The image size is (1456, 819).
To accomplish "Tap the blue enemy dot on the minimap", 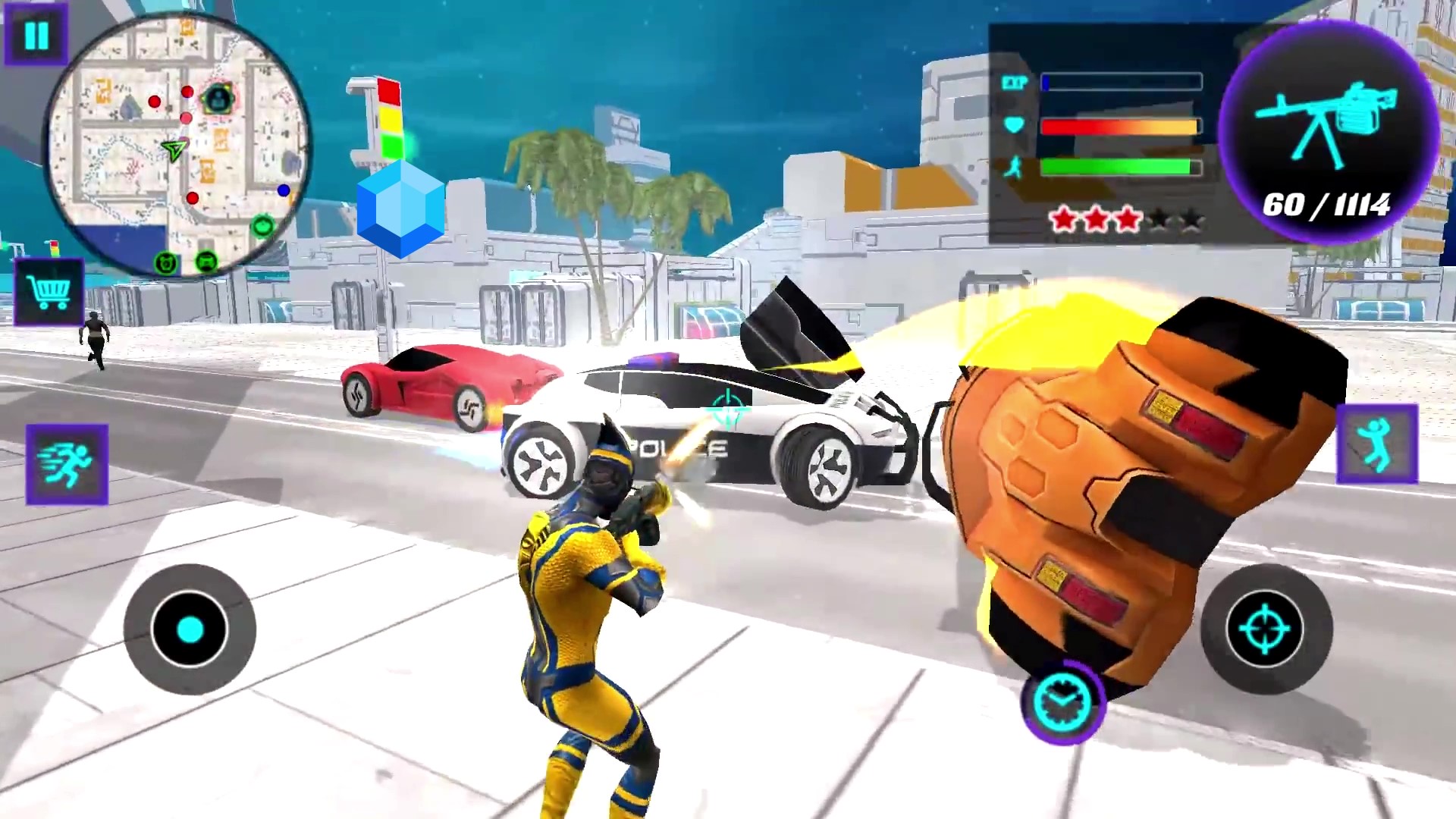I will (x=283, y=190).
